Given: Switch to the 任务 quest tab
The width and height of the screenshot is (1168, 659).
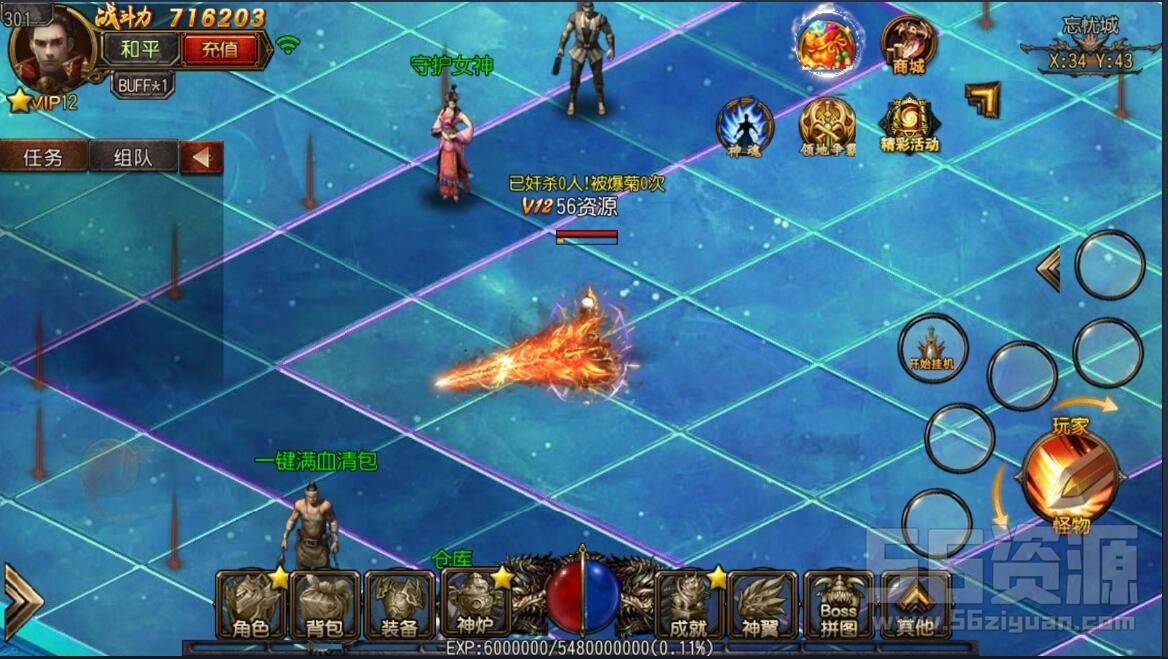Looking at the screenshot, I should (43, 158).
